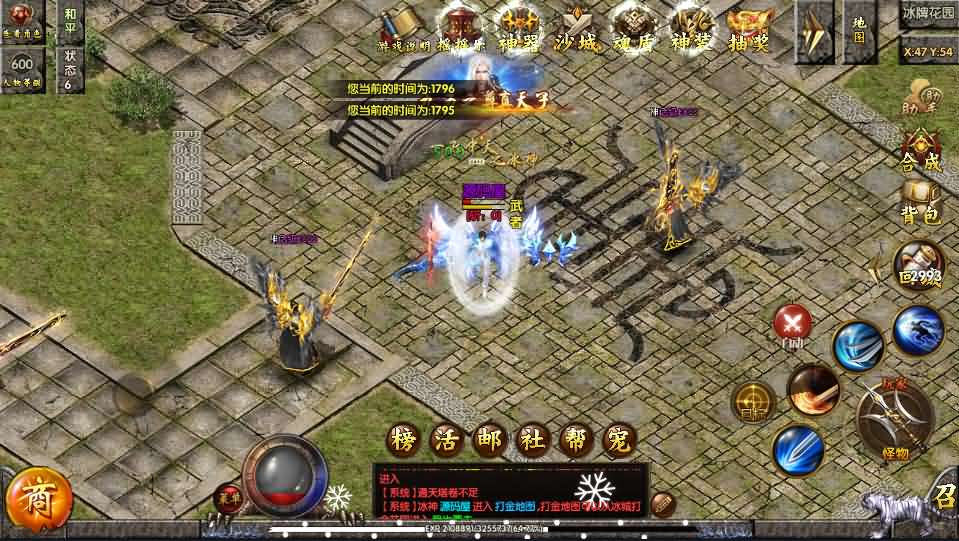Open the 沙城 Sand City menu

pyautogui.click(x=577, y=29)
